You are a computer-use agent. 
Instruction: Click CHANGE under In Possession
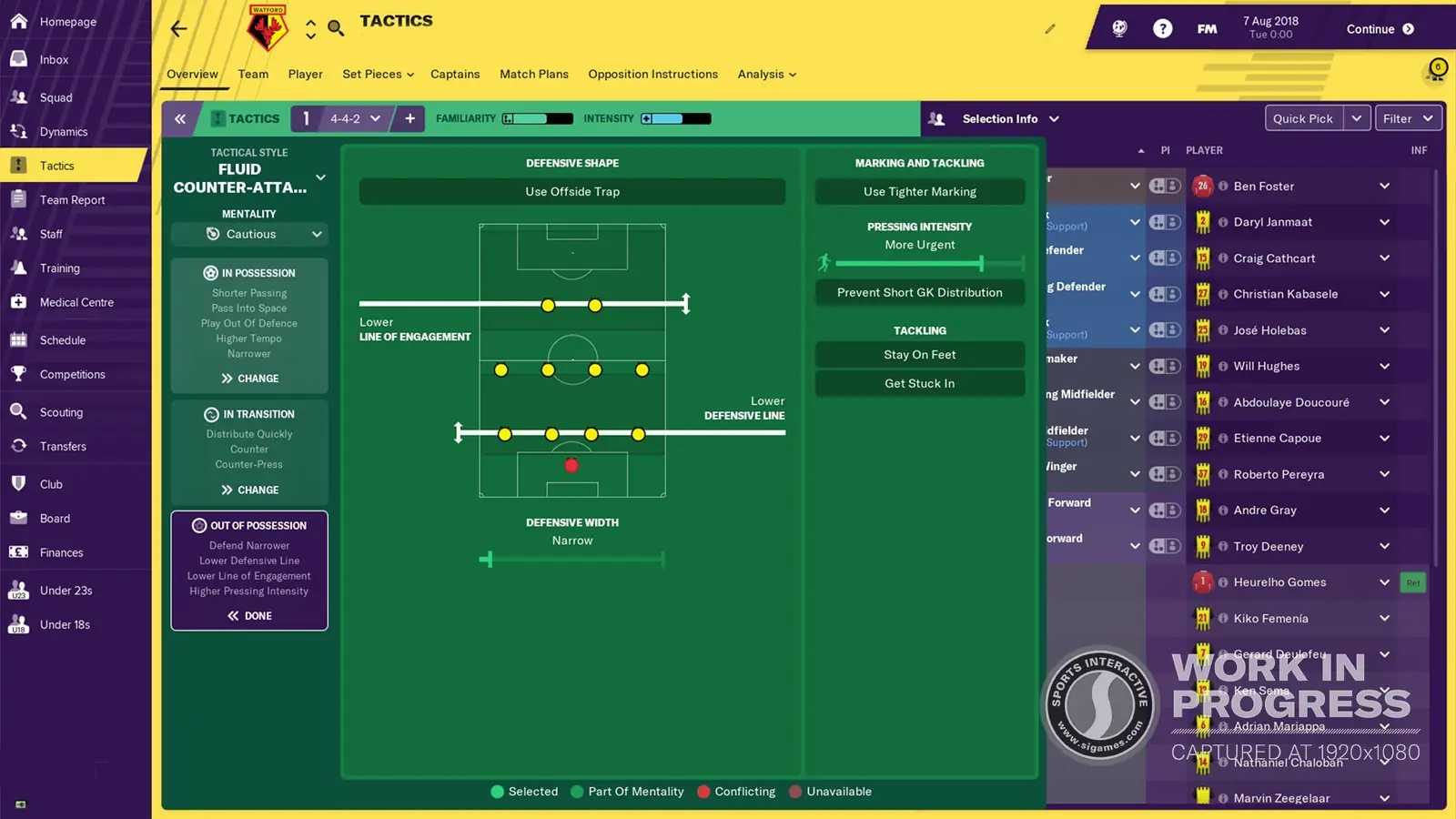(248, 378)
